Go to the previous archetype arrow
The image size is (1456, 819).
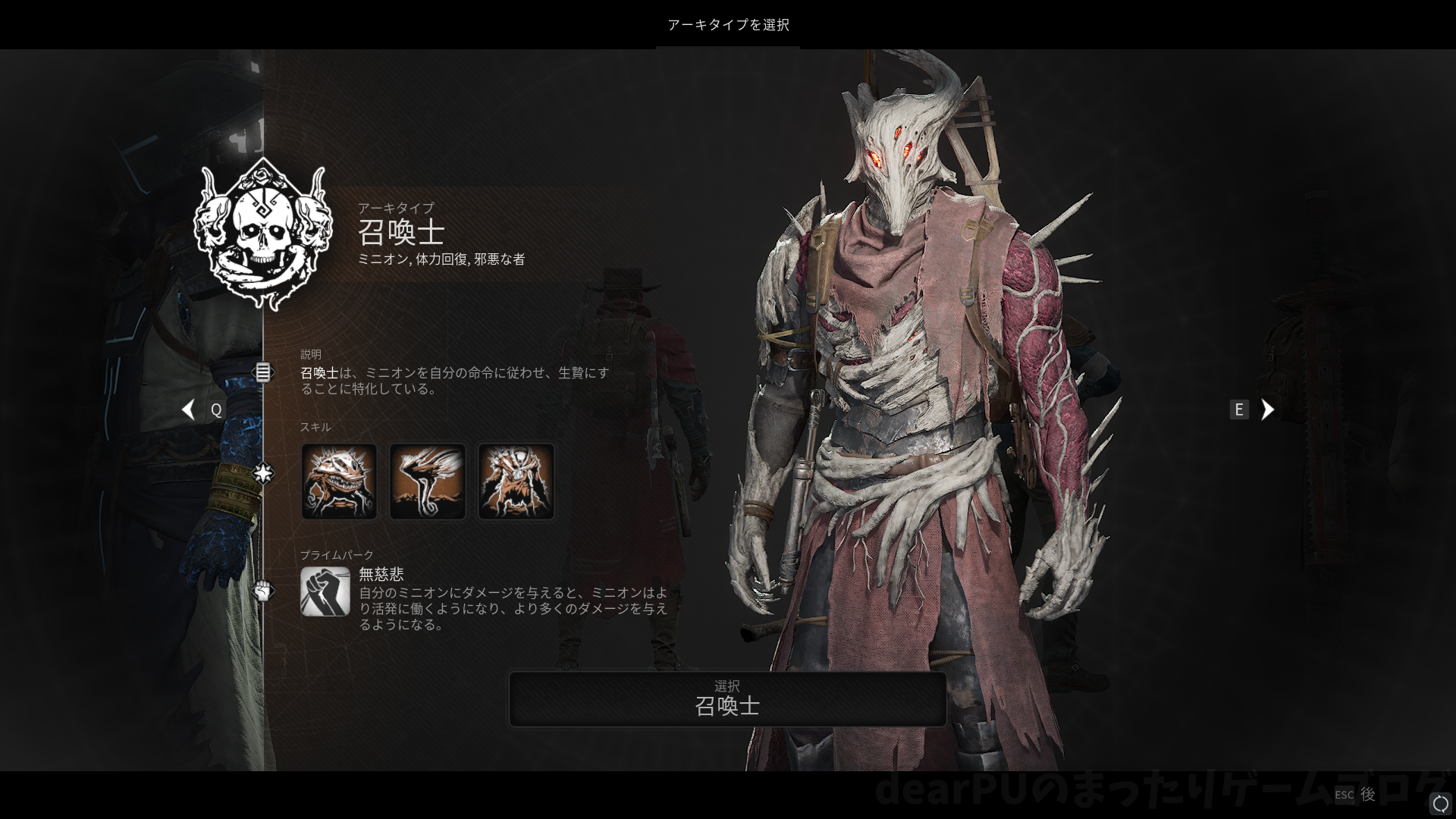click(x=188, y=409)
